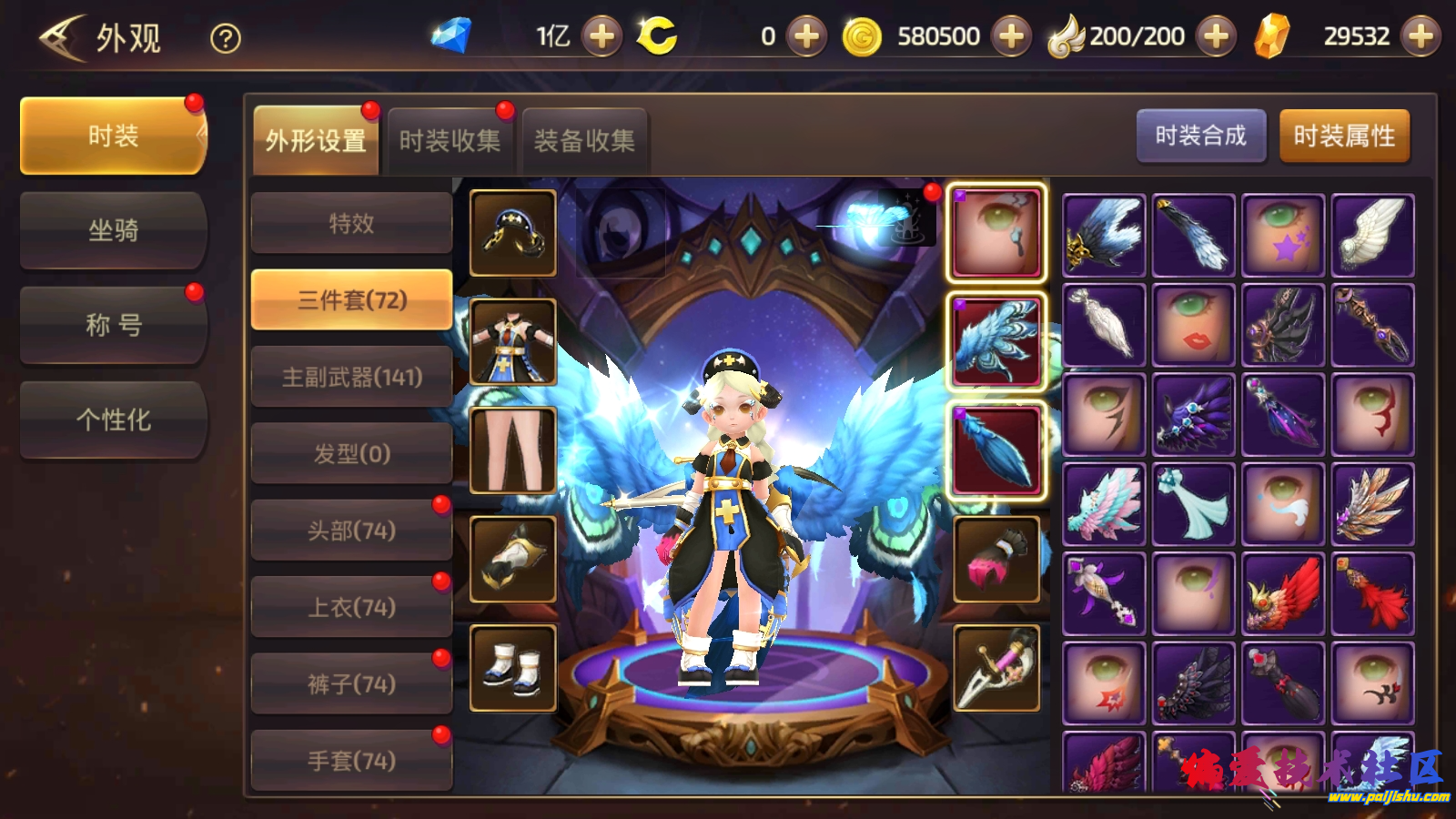Open the 裤子(74) category

pos(351,683)
